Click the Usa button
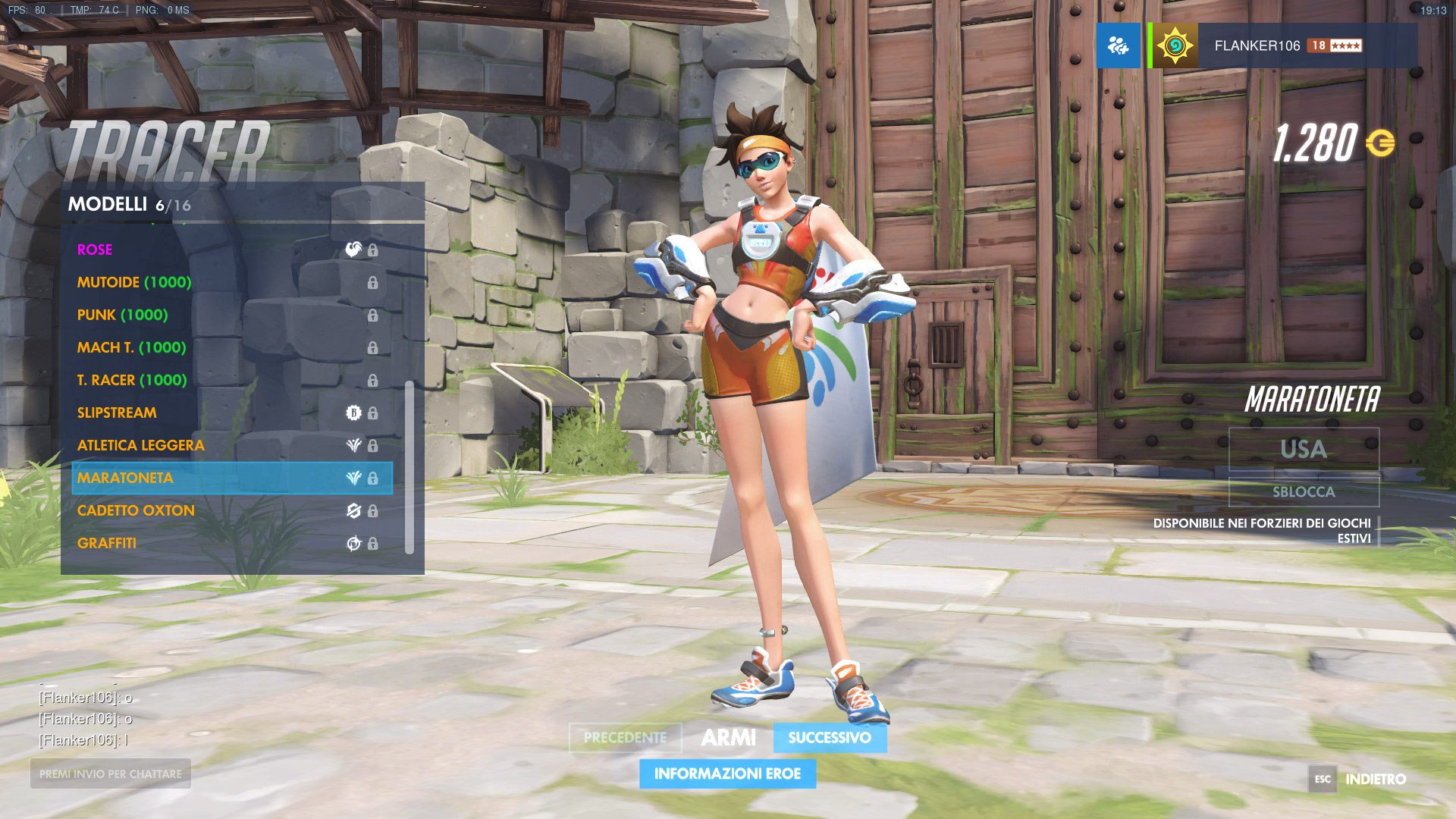The image size is (1456, 819). (1304, 449)
